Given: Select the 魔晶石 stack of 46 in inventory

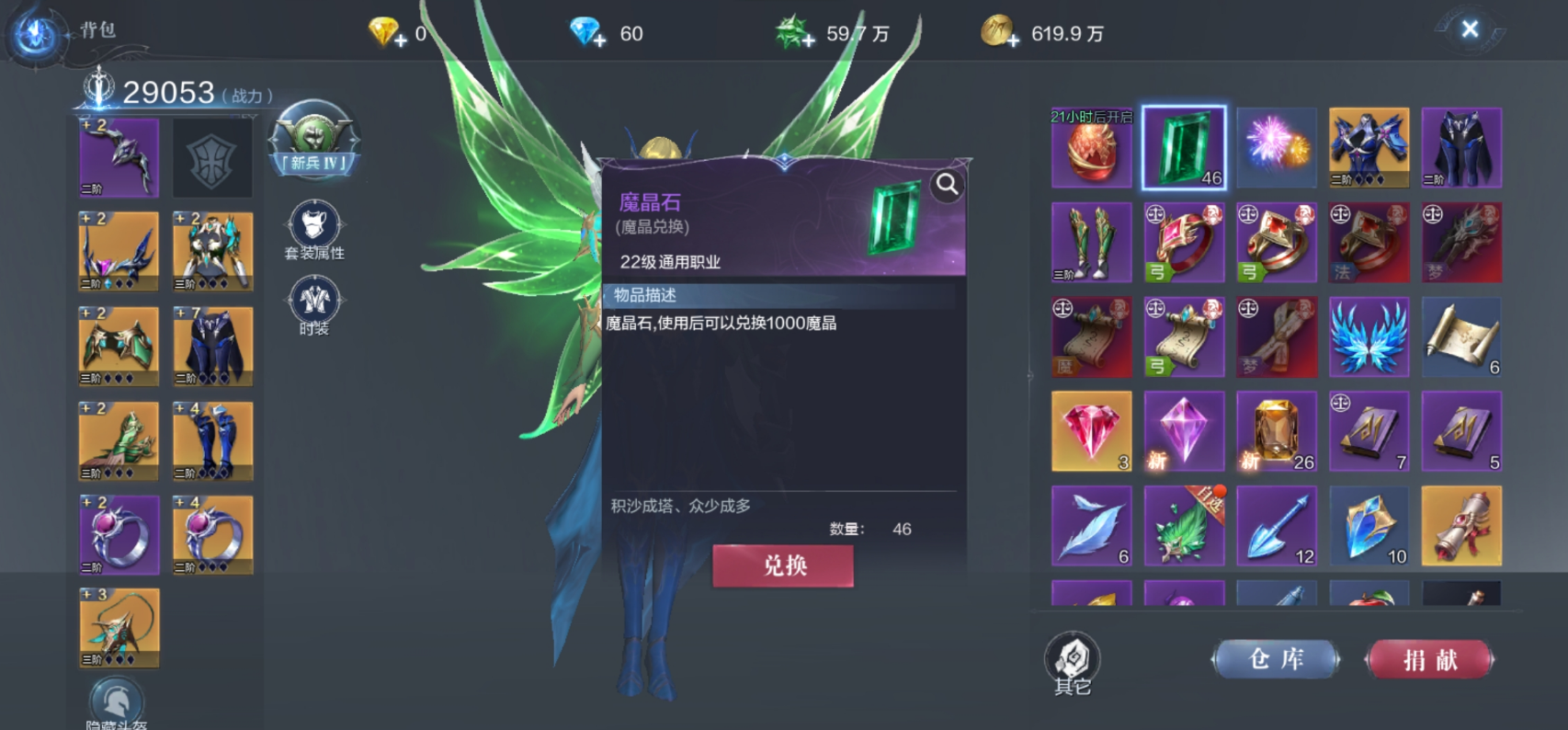Looking at the screenshot, I should click(x=1183, y=147).
